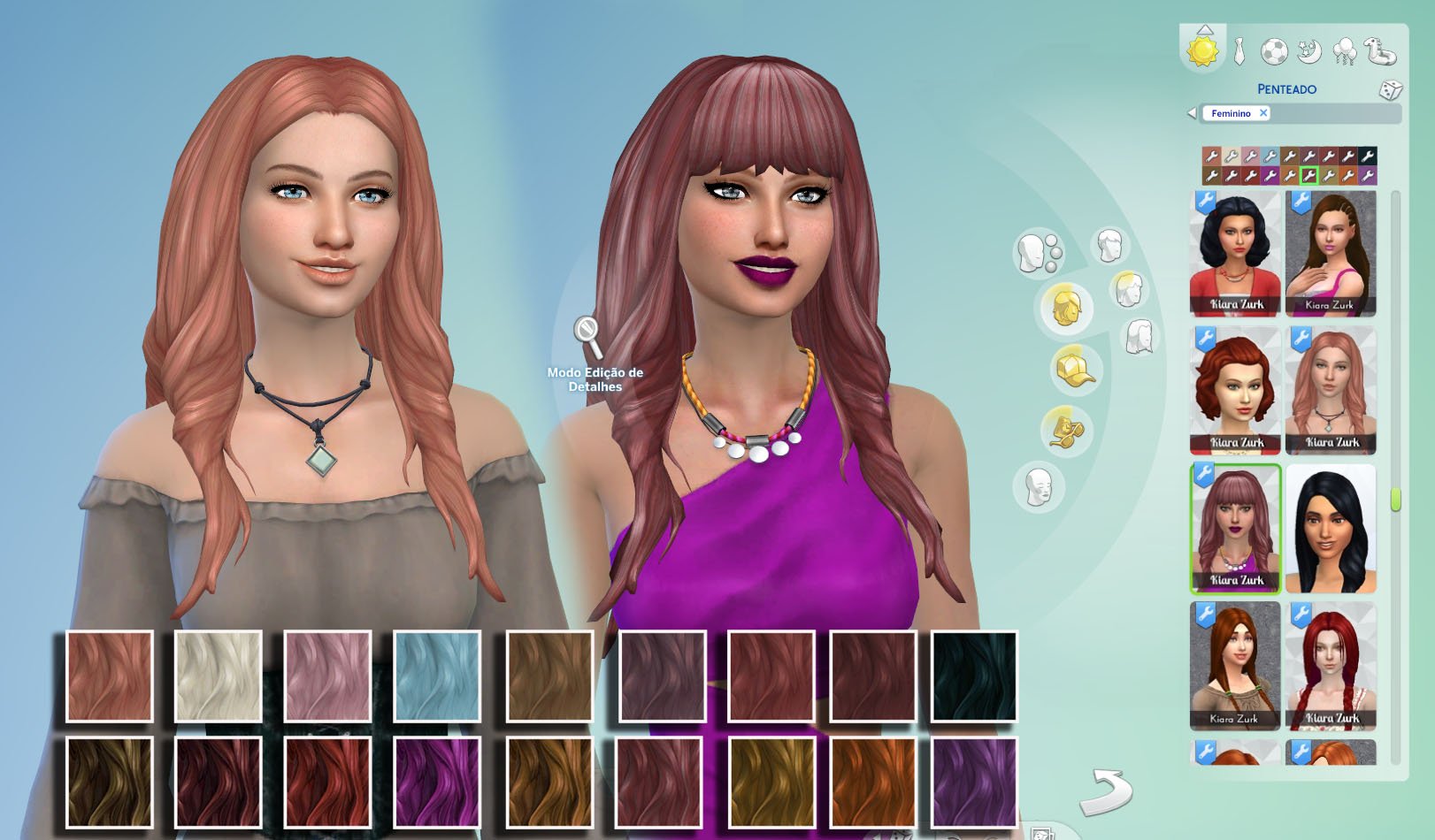1435x840 pixels.
Task: Choose the long black hair thumbnail
Action: (1331, 529)
